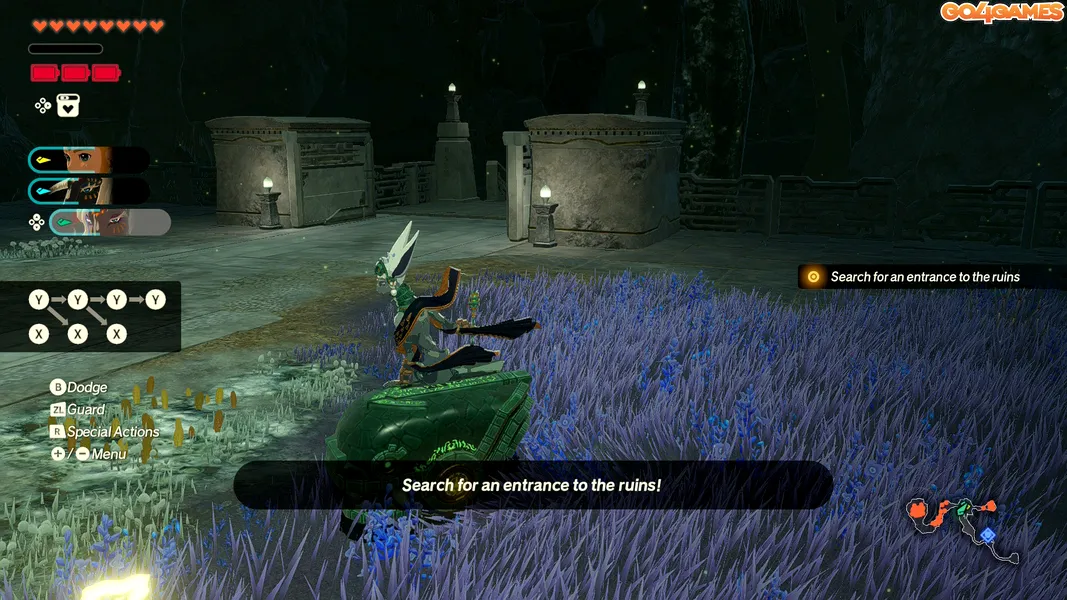
Task: Click the GO4GAMES watermark logo
Action: click(1001, 12)
